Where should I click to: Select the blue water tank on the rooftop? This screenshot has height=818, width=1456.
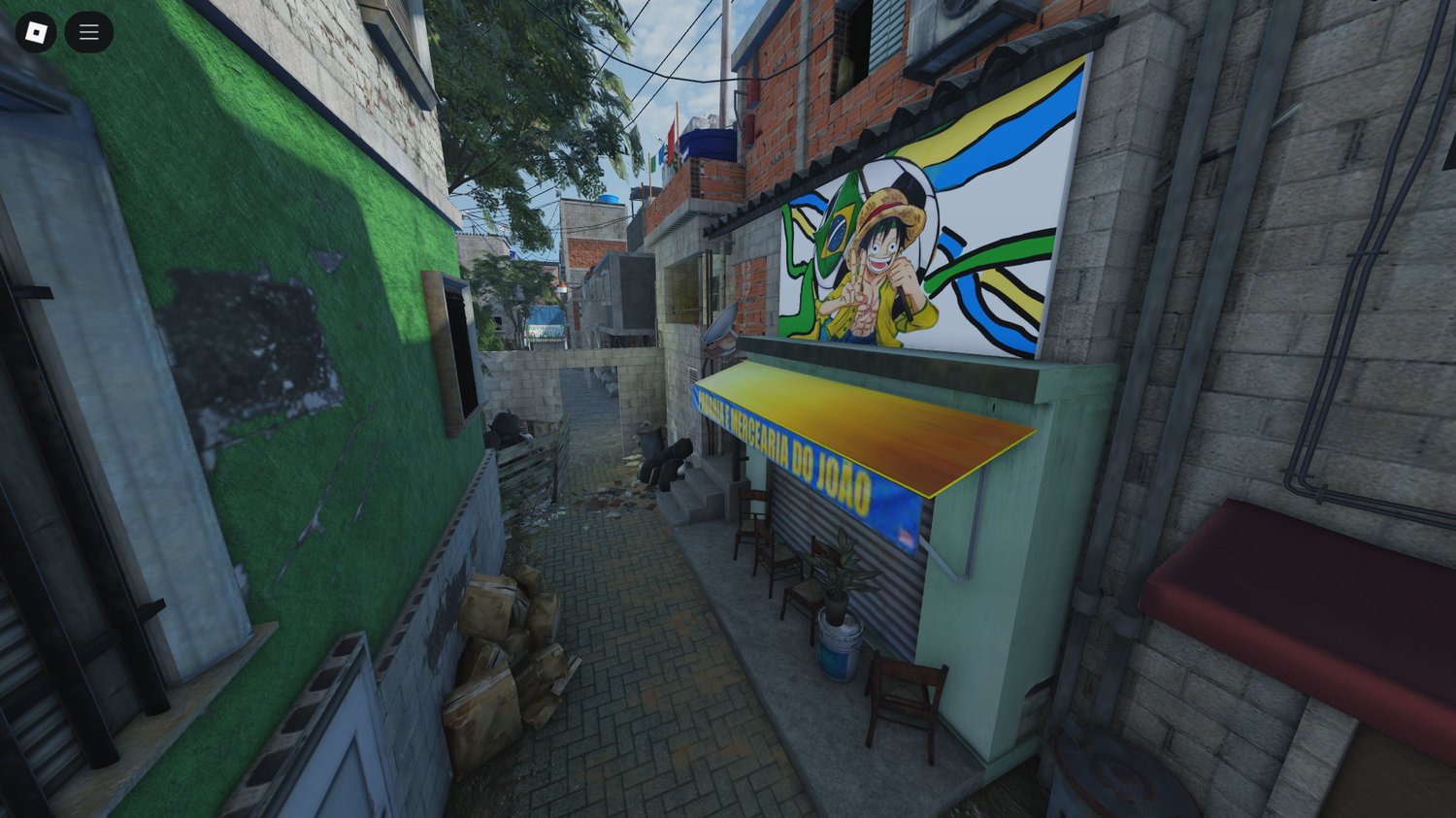[708, 142]
